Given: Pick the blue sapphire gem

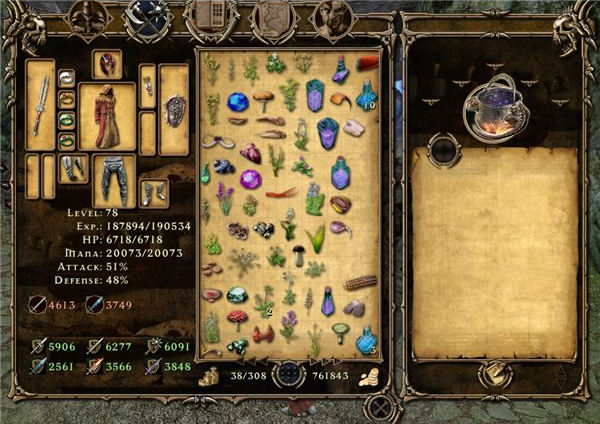Looking at the screenshot, I should click(x=238, y=102).
